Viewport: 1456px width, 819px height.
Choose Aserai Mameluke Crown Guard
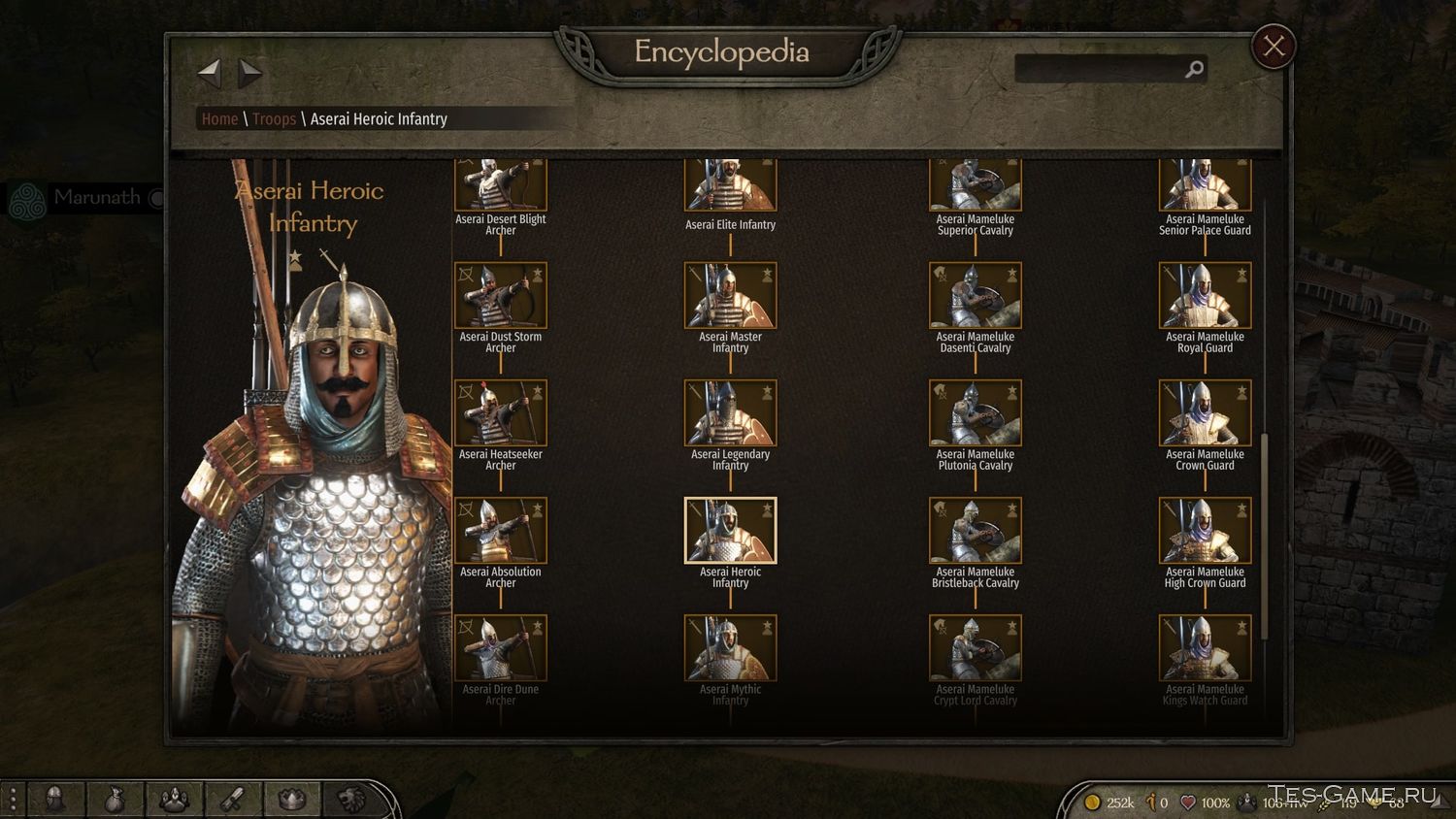1205,413
